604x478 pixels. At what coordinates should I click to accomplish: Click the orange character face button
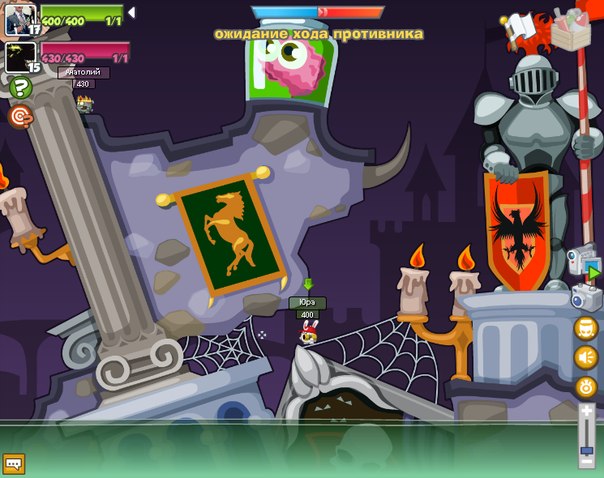pyautogui.click(x=586, y=328)
